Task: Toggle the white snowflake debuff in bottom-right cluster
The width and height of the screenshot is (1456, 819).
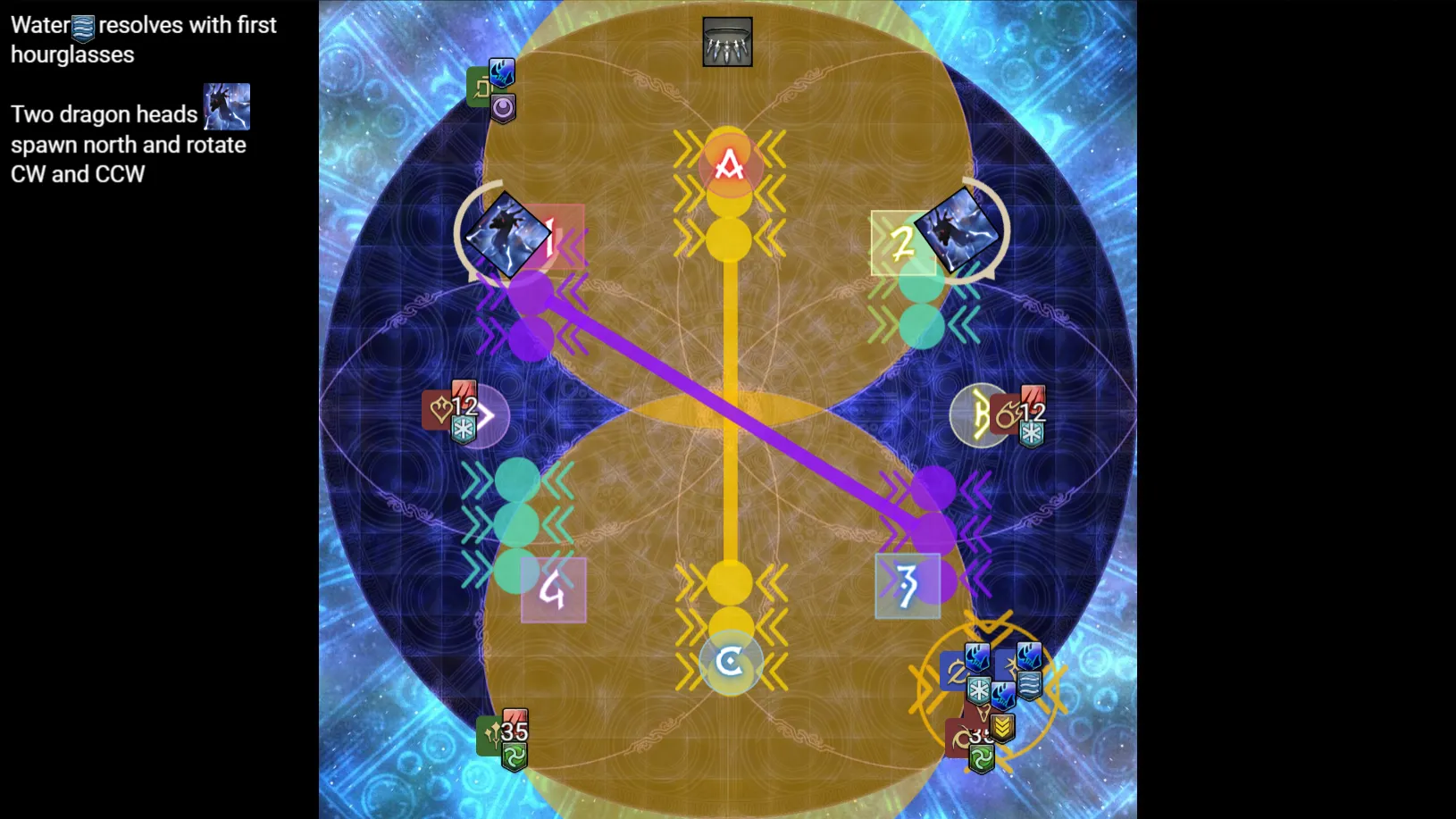Action: (979, 689)
